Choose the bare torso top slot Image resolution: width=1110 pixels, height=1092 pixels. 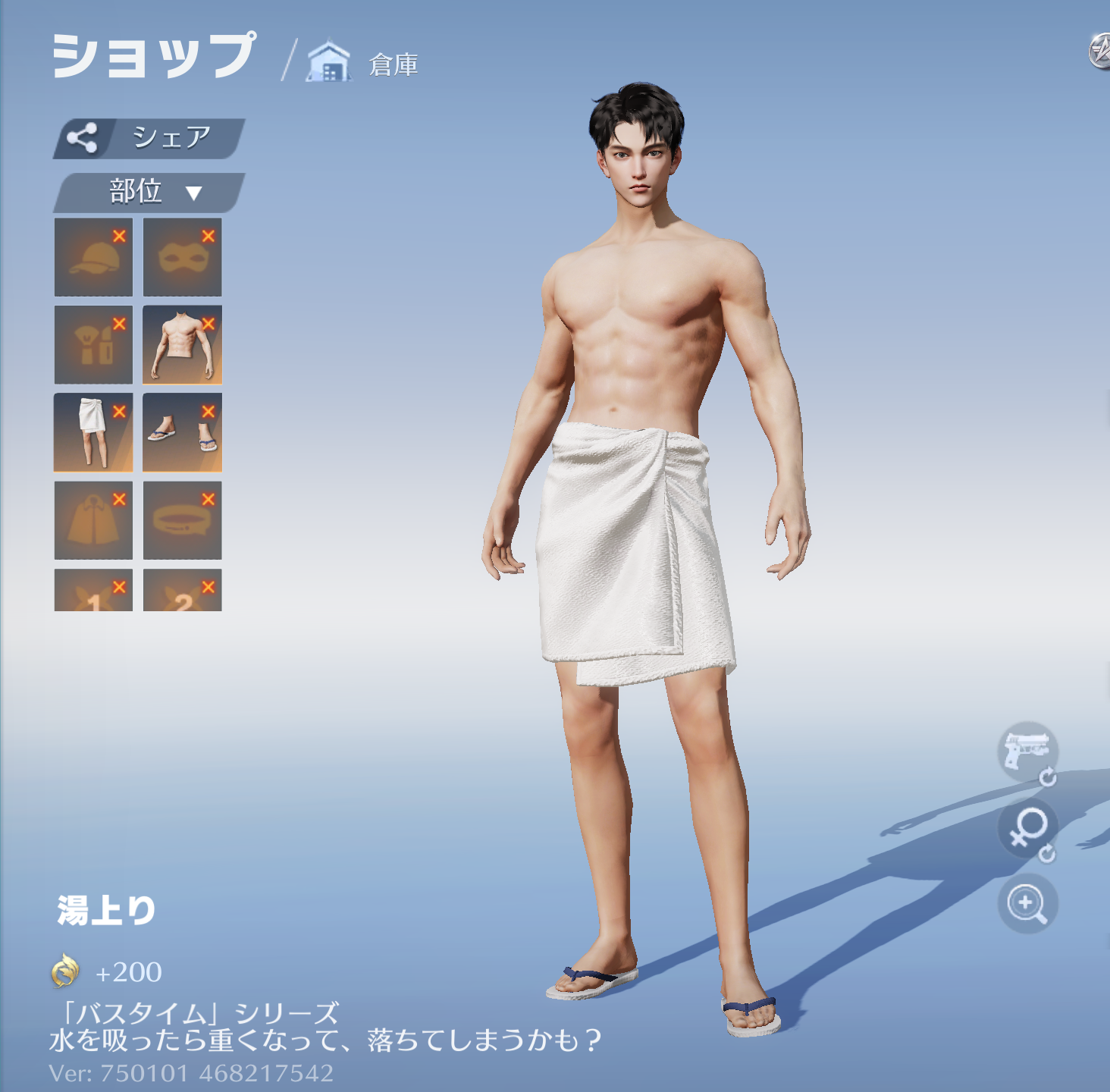point(182,346)
